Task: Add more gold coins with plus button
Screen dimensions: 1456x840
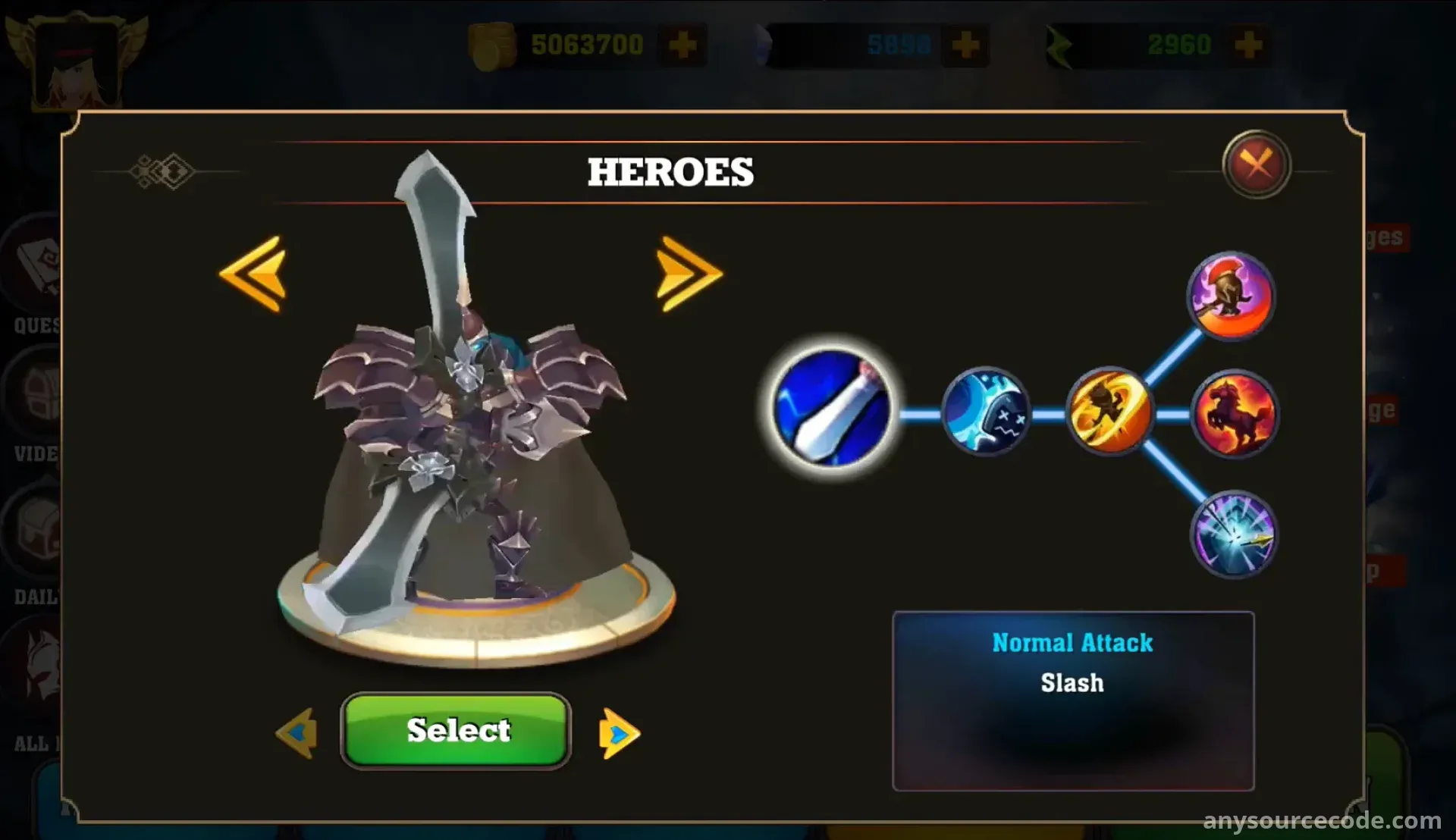Action: 682,45
